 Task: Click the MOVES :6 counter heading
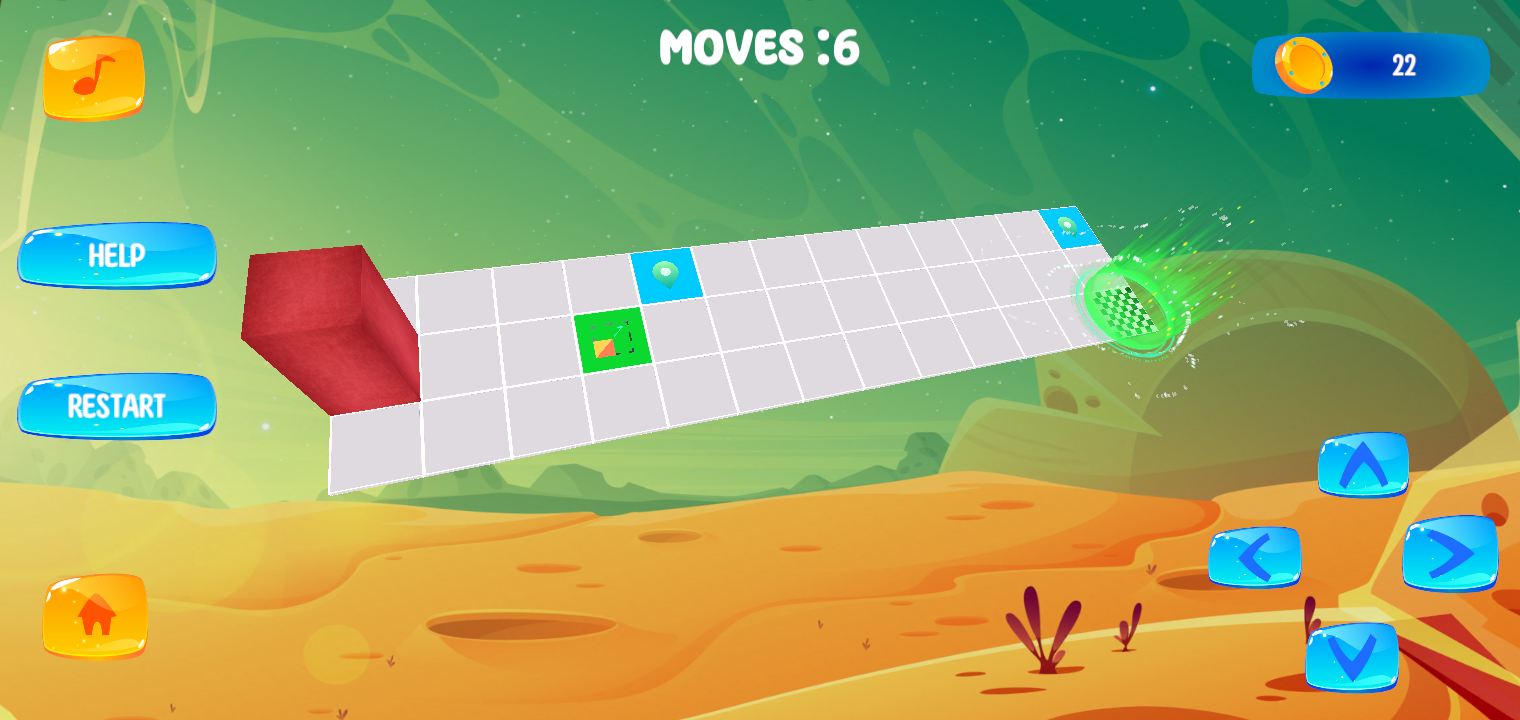coord(762,48)
